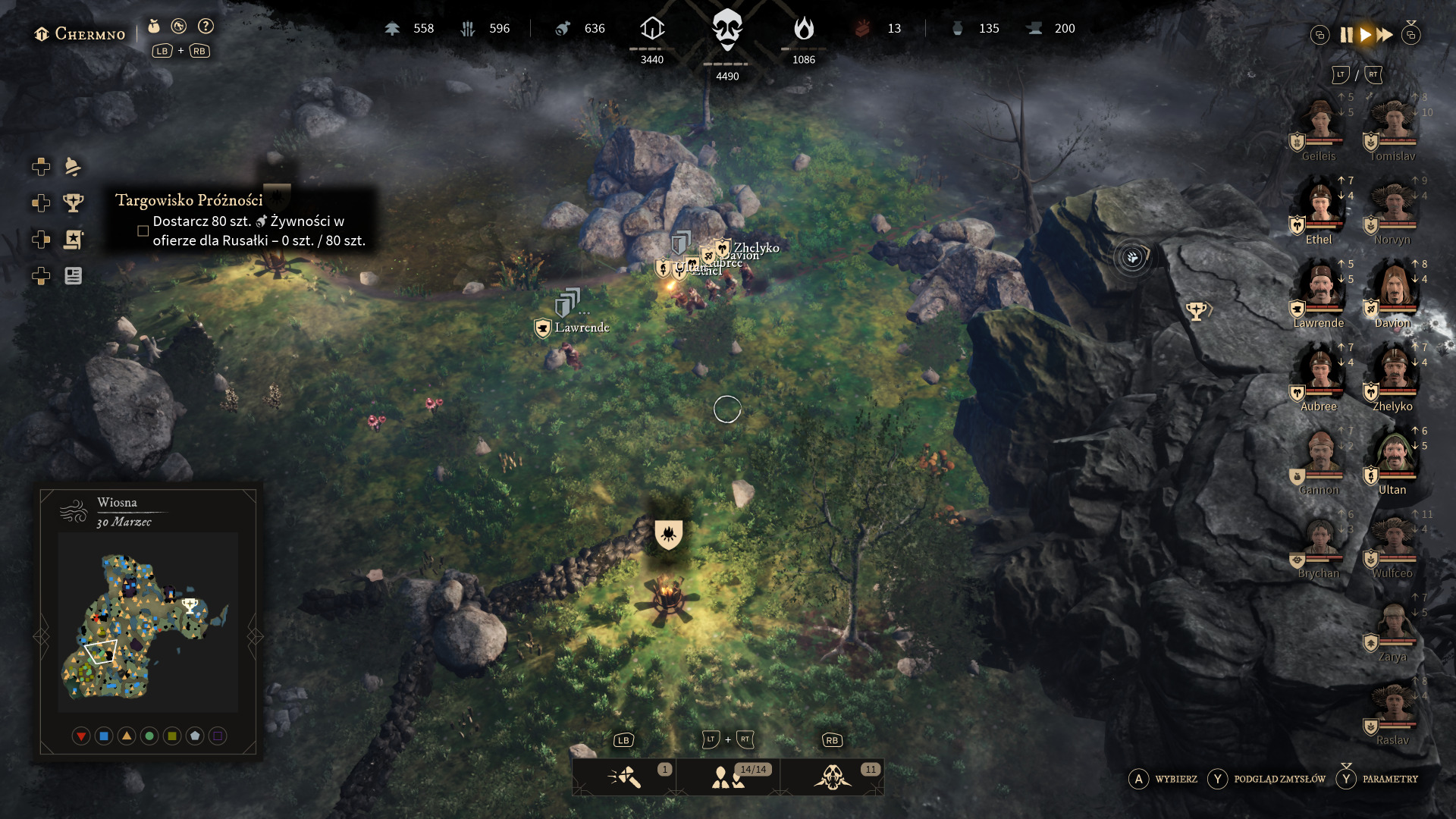Image resolution: width=1456 pixels, height=819 pixels.
Task: Open the resource sack icon by Chermno
Action: click(154, 27)
